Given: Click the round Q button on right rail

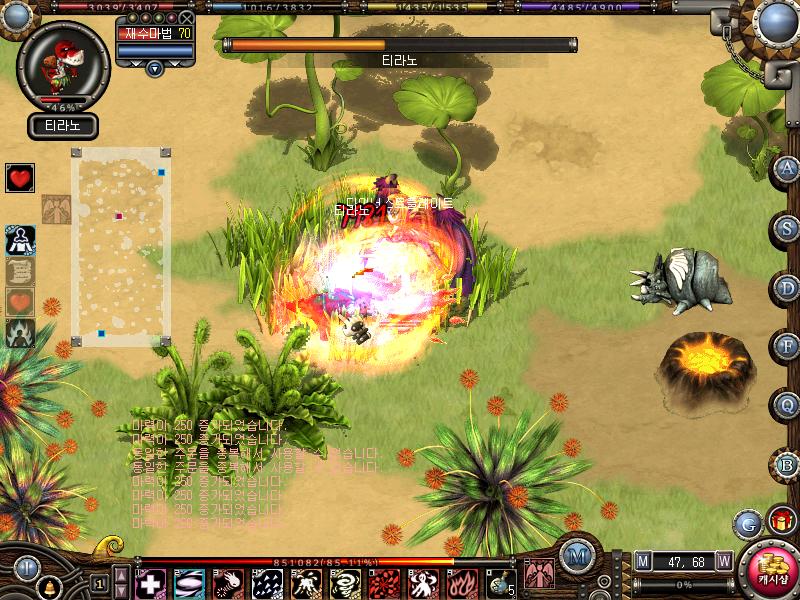Looking at the screenshot, I should pyautogui.click(x=787, y=406).
